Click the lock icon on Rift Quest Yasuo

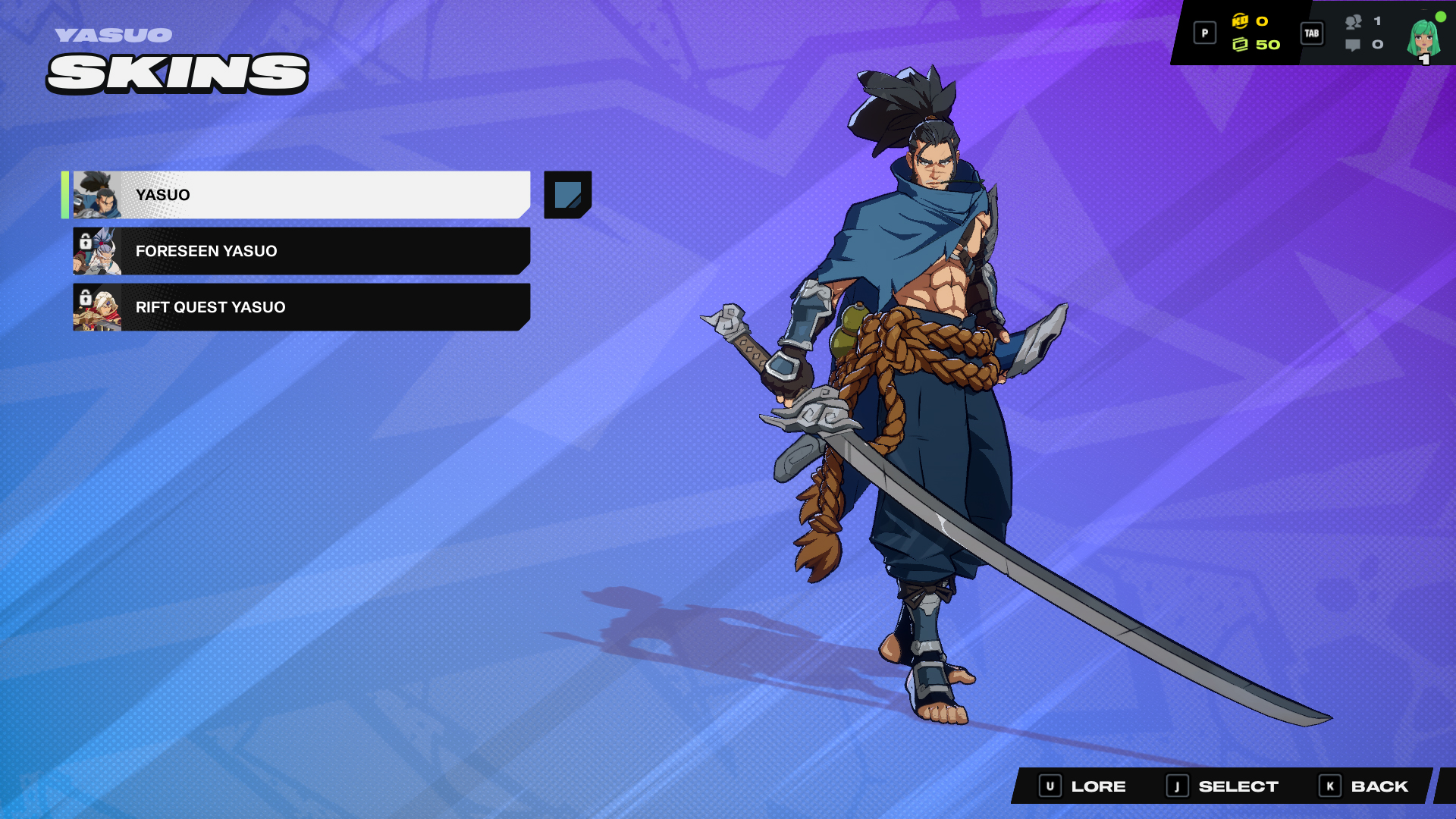tap(86, 297)
